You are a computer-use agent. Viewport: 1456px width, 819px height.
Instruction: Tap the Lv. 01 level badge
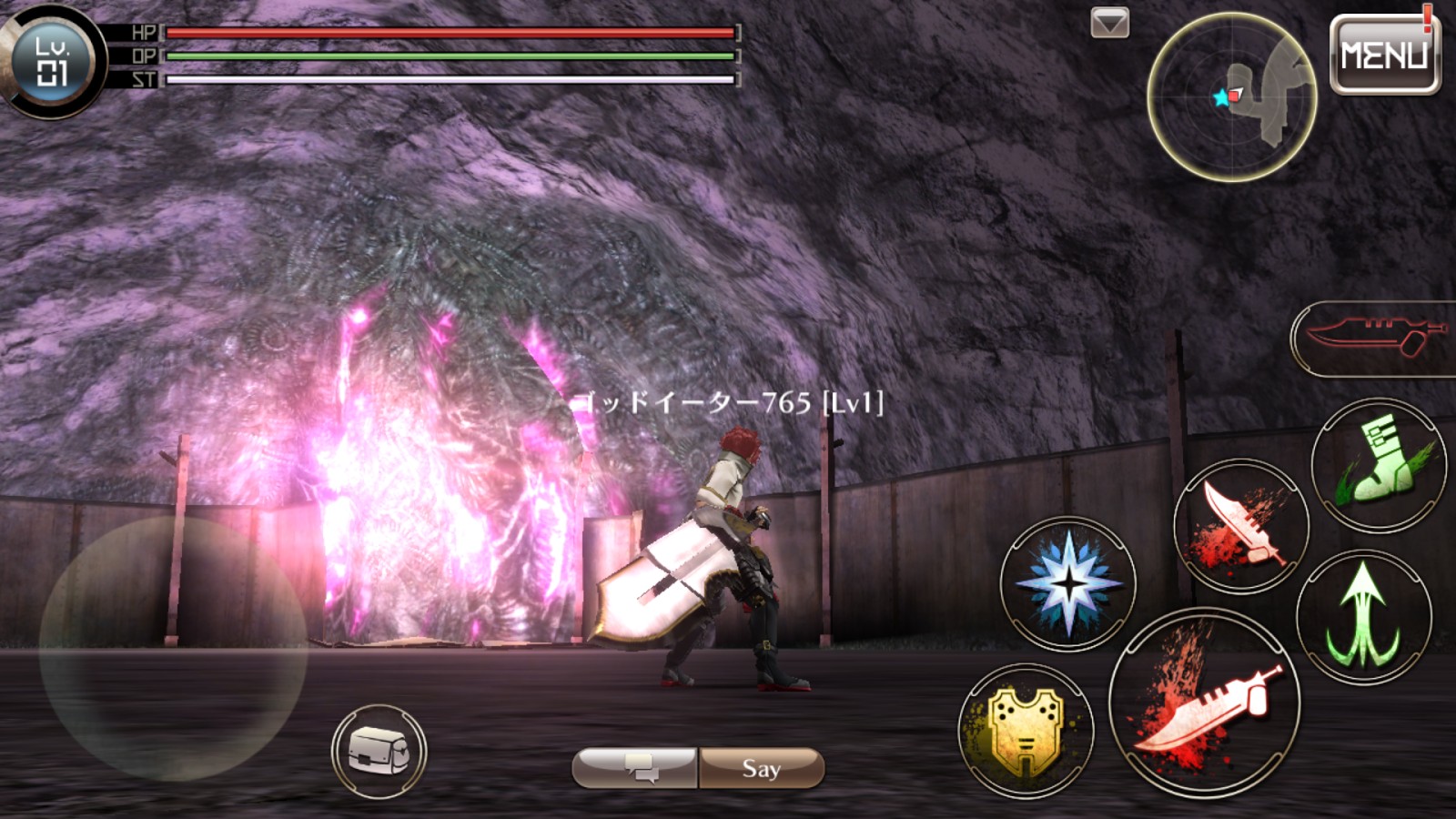51,60
